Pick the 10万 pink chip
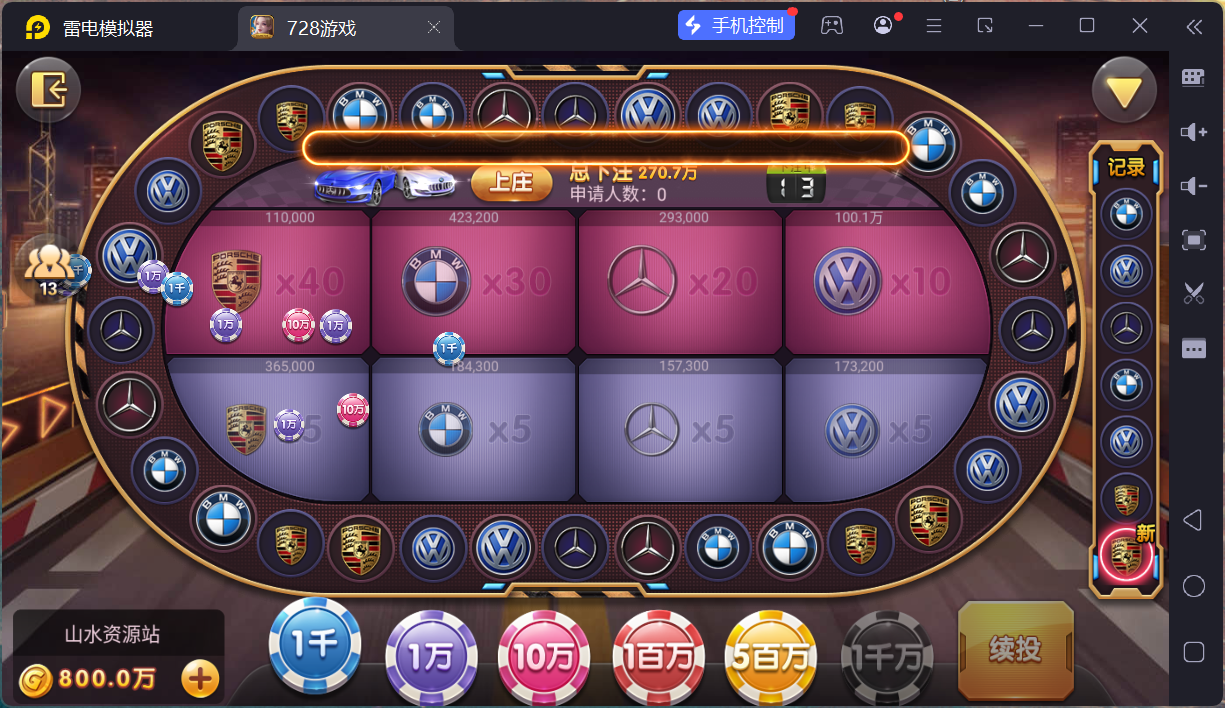 pos(544,656)
